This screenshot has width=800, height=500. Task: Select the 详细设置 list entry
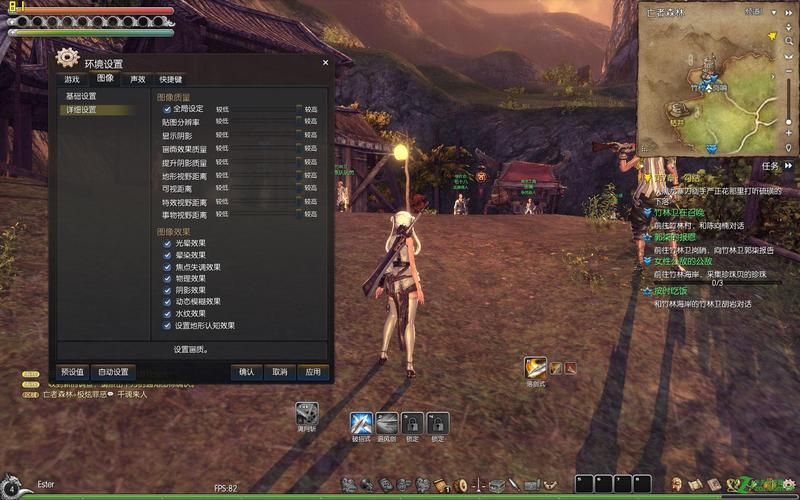82,110
